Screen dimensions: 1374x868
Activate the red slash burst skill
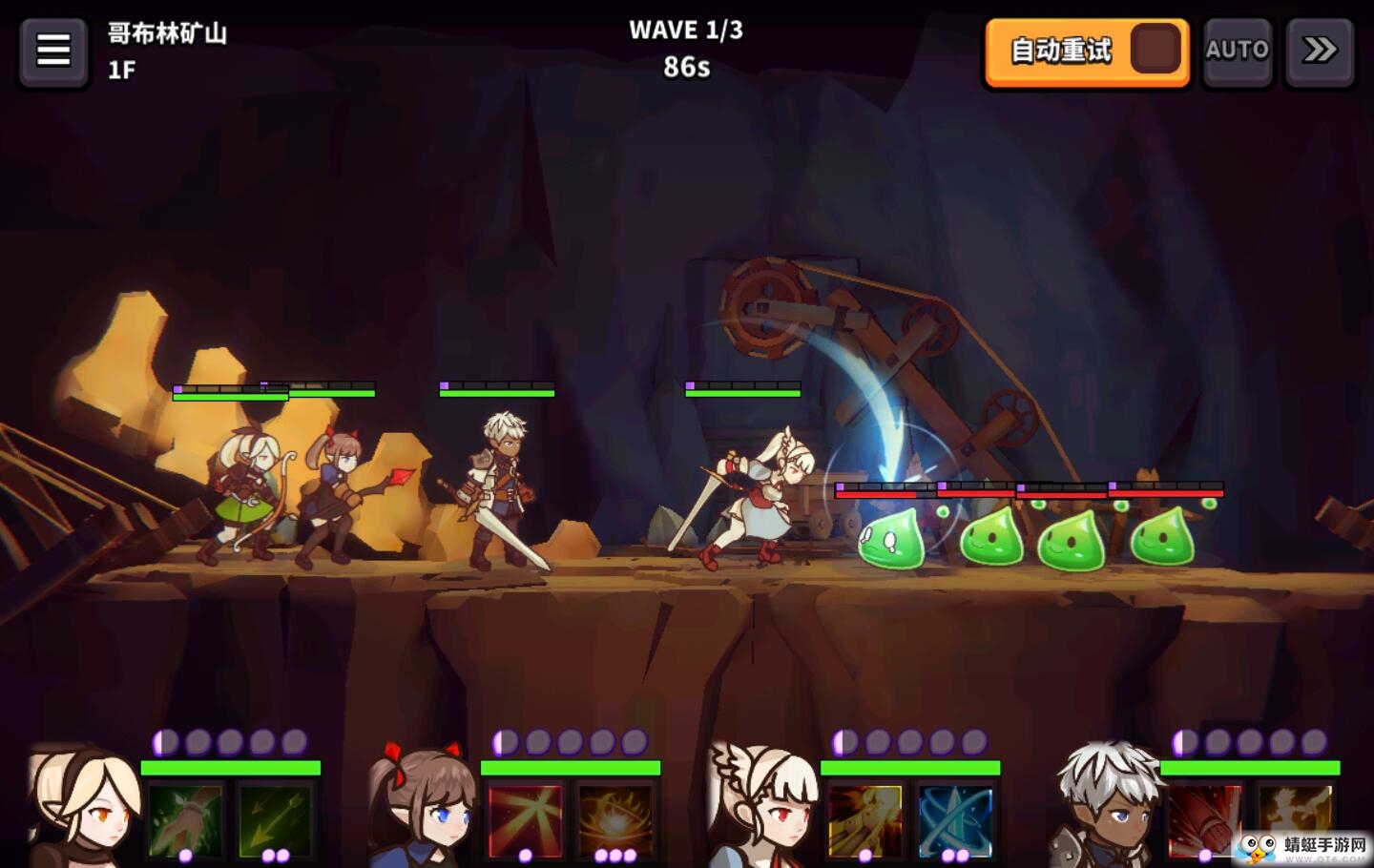(525, 818)
